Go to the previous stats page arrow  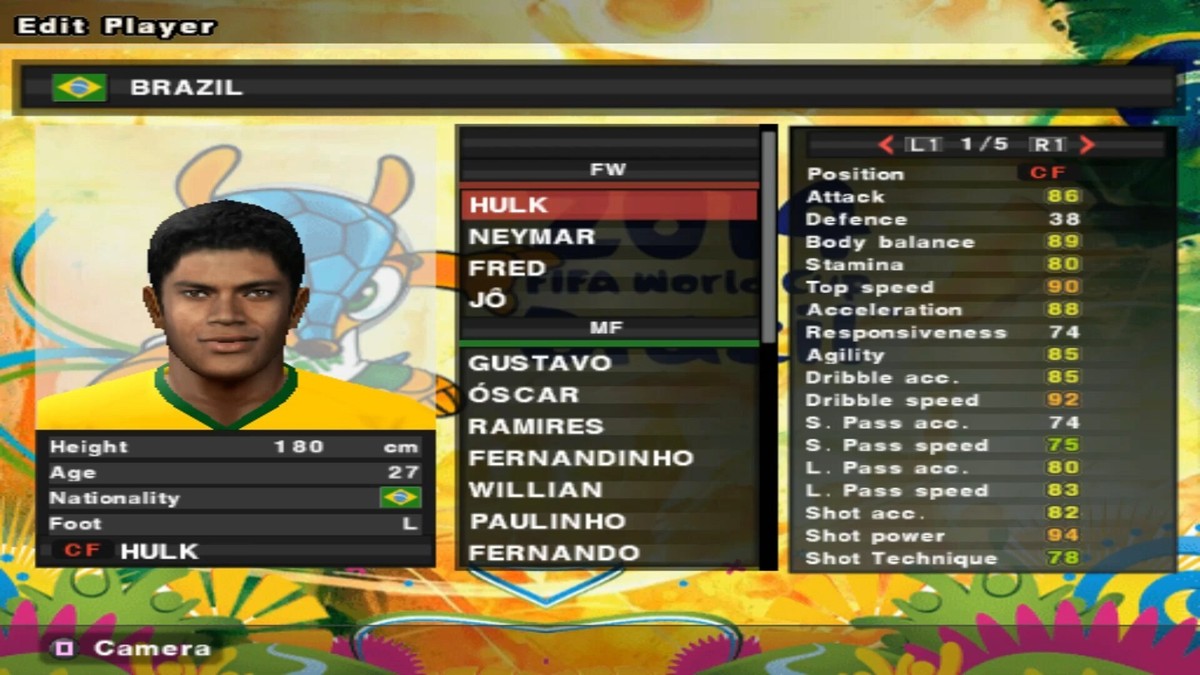click(886, 145)
